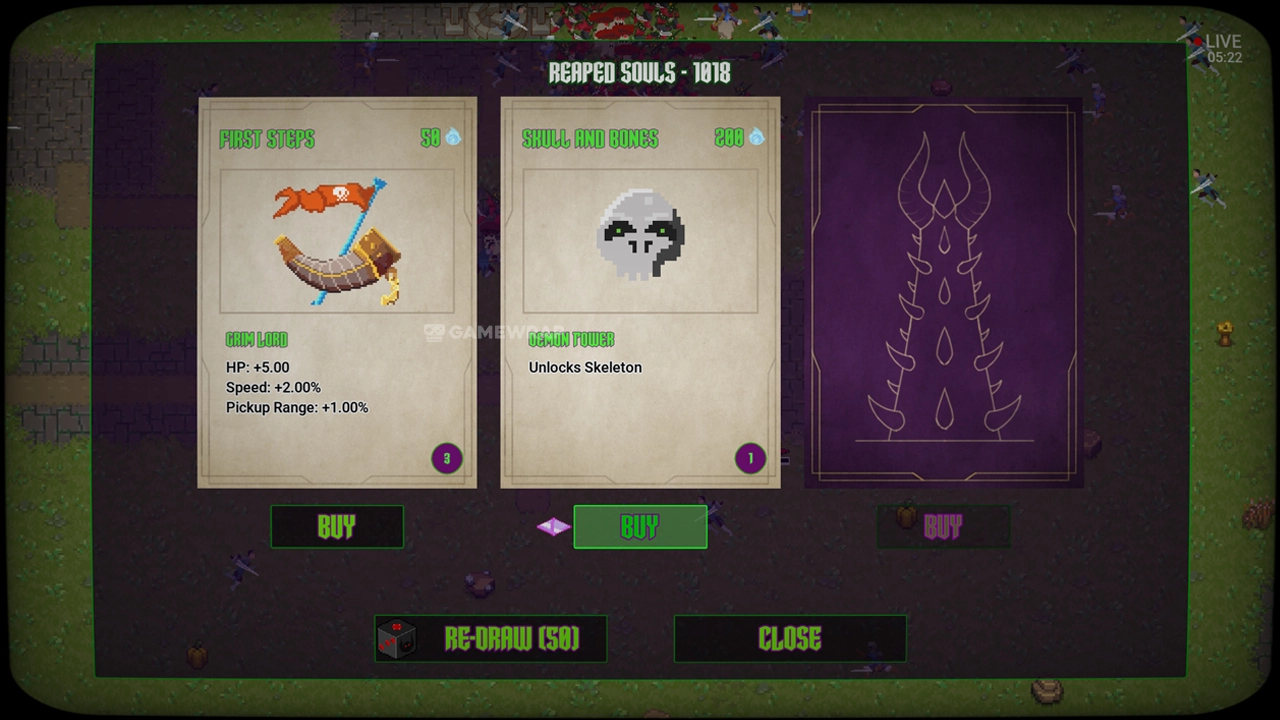Buy the Skull and Bones card

click(x=640, y=527)
